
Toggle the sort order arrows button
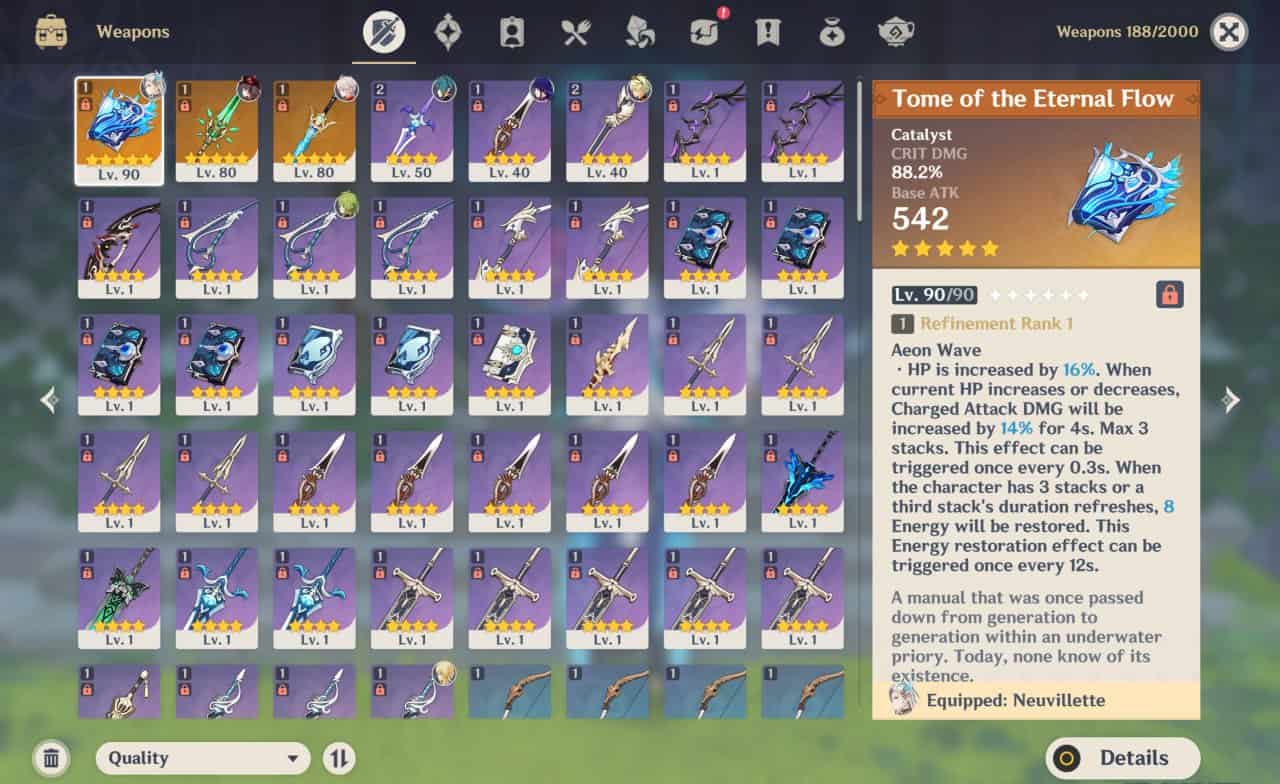pos(339,758)
